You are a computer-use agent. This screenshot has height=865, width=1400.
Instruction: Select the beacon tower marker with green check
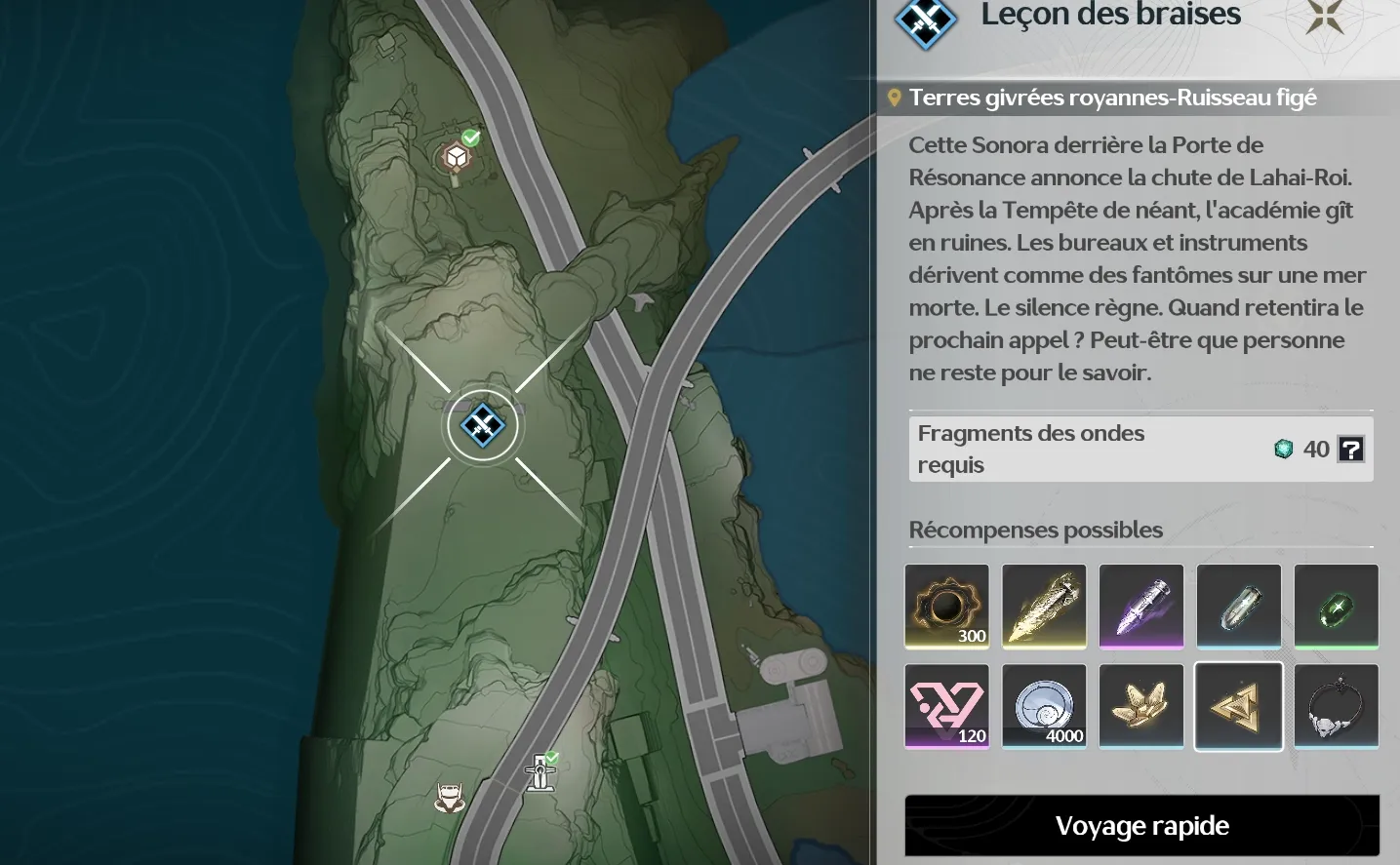540,772
